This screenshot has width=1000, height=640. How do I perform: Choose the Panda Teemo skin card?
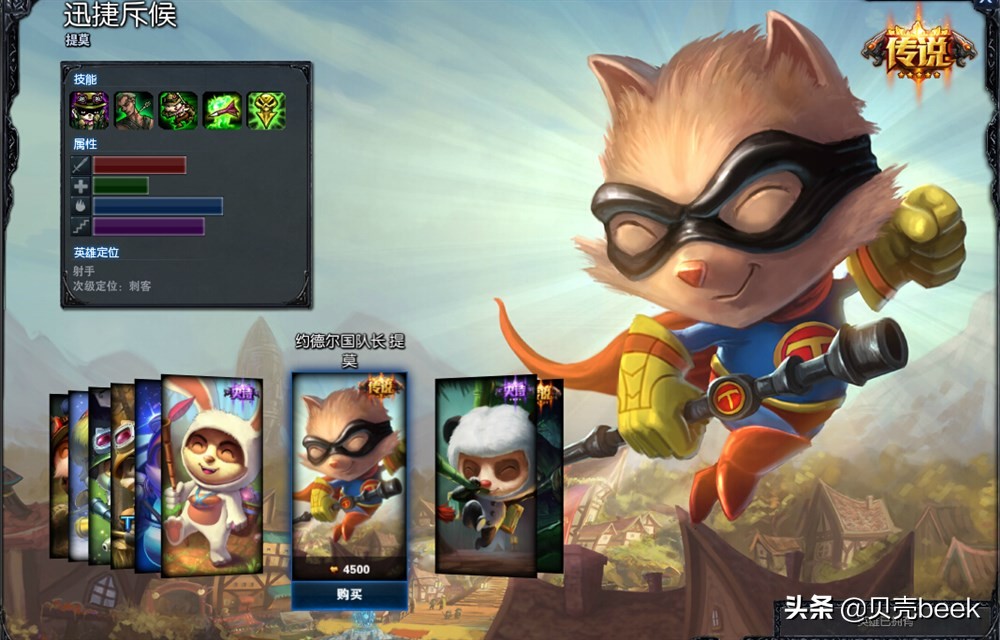[485, 475]
